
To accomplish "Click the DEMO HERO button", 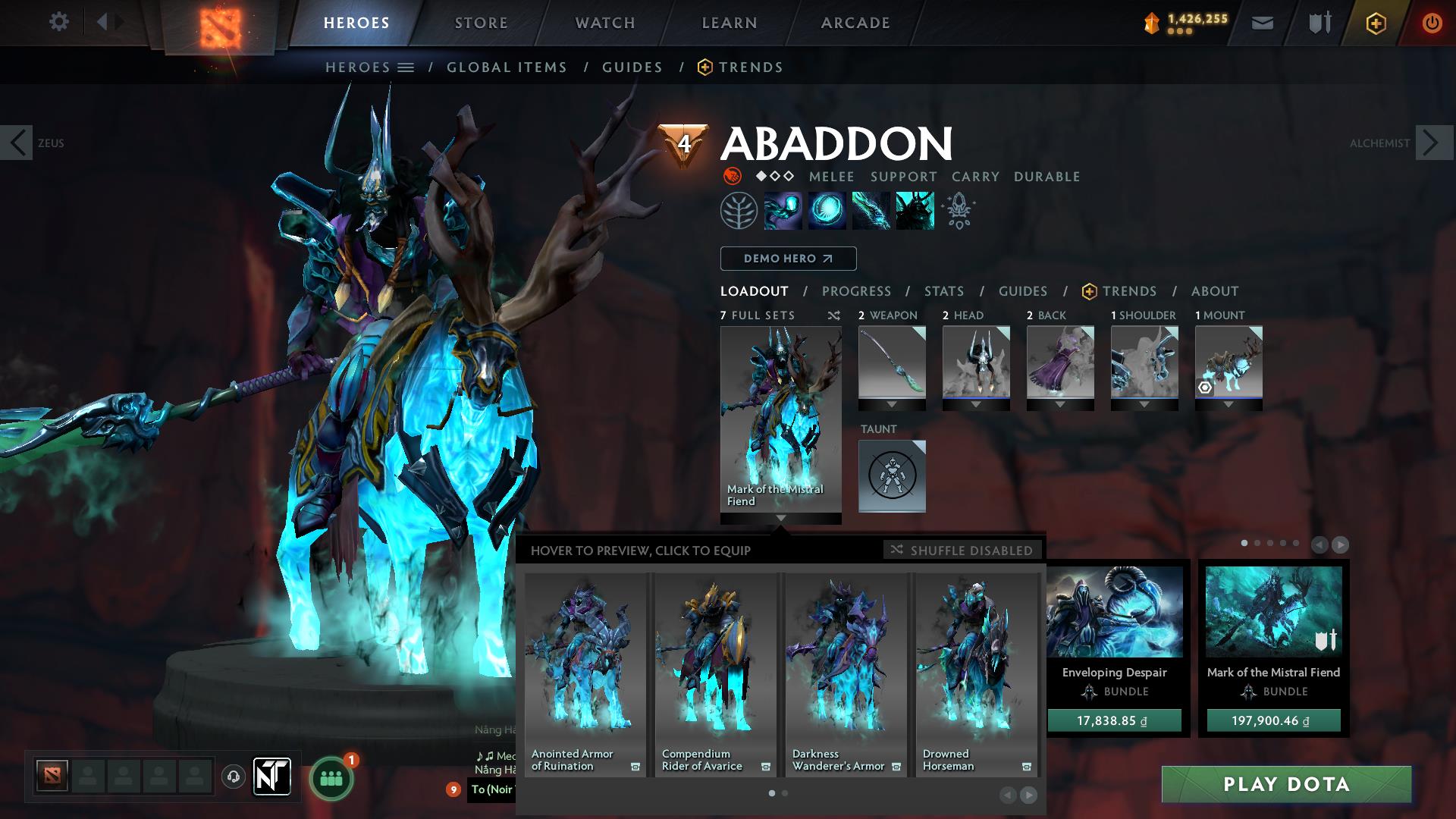I will click(787, 259).
